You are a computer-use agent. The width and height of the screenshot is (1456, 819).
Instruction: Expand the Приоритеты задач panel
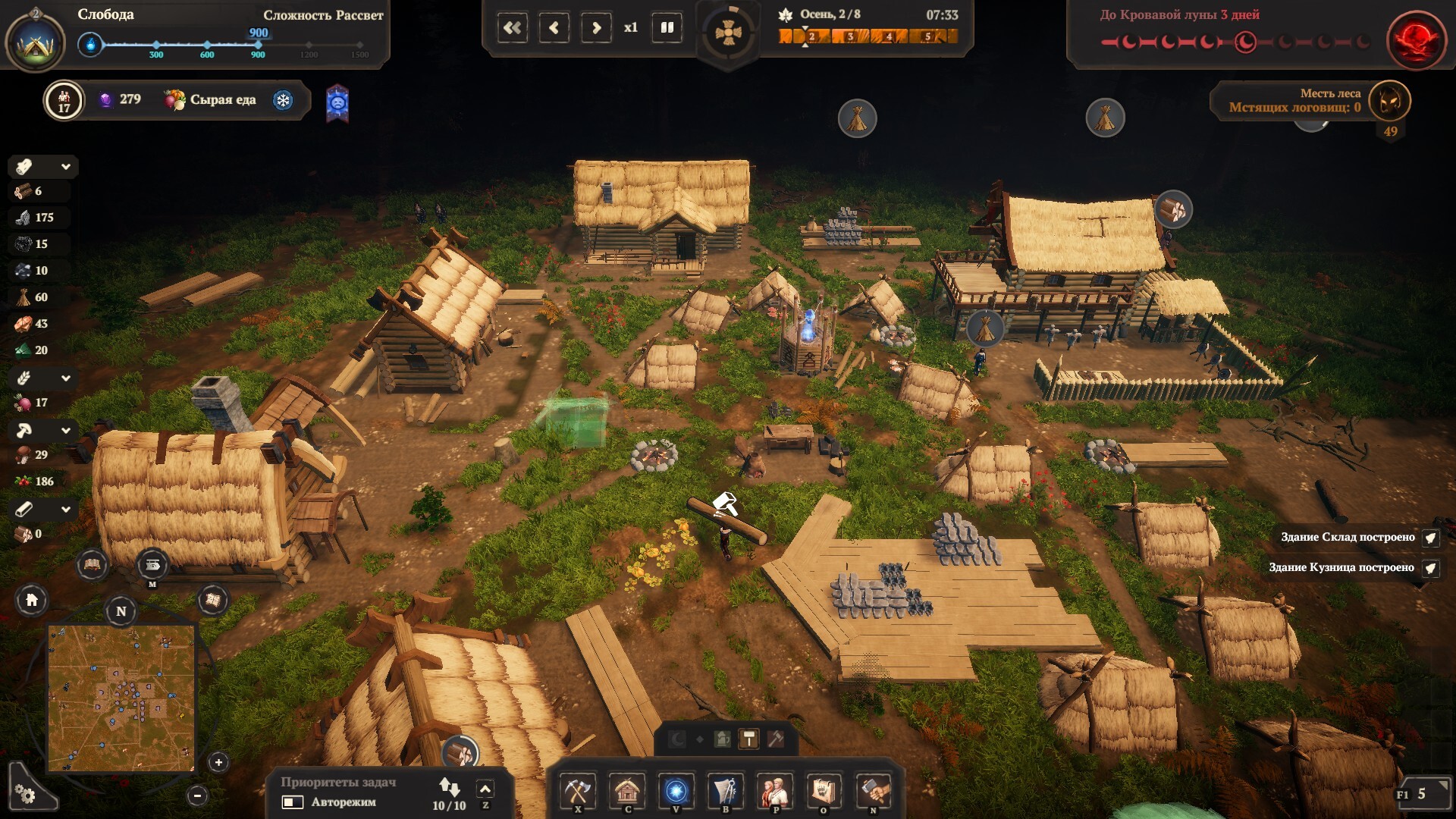[x=485, y=789]
